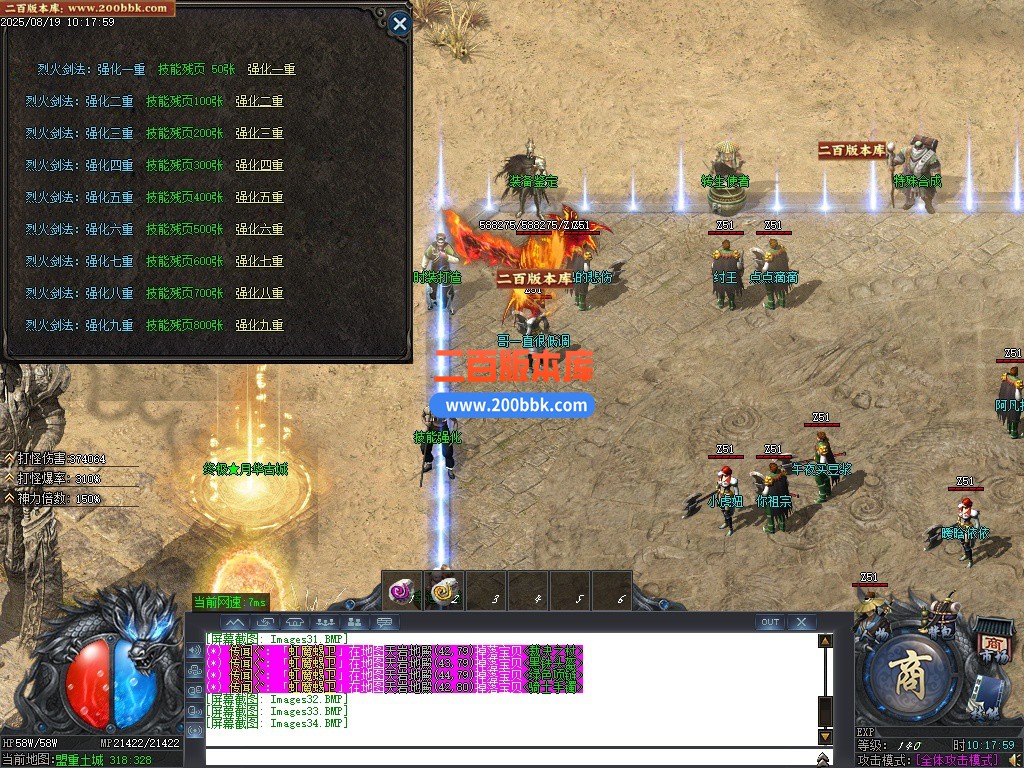Toggle the 全体攻击模式 attack mode label
The width and height of the screenshot is (1024, 768).
(963, 760)
